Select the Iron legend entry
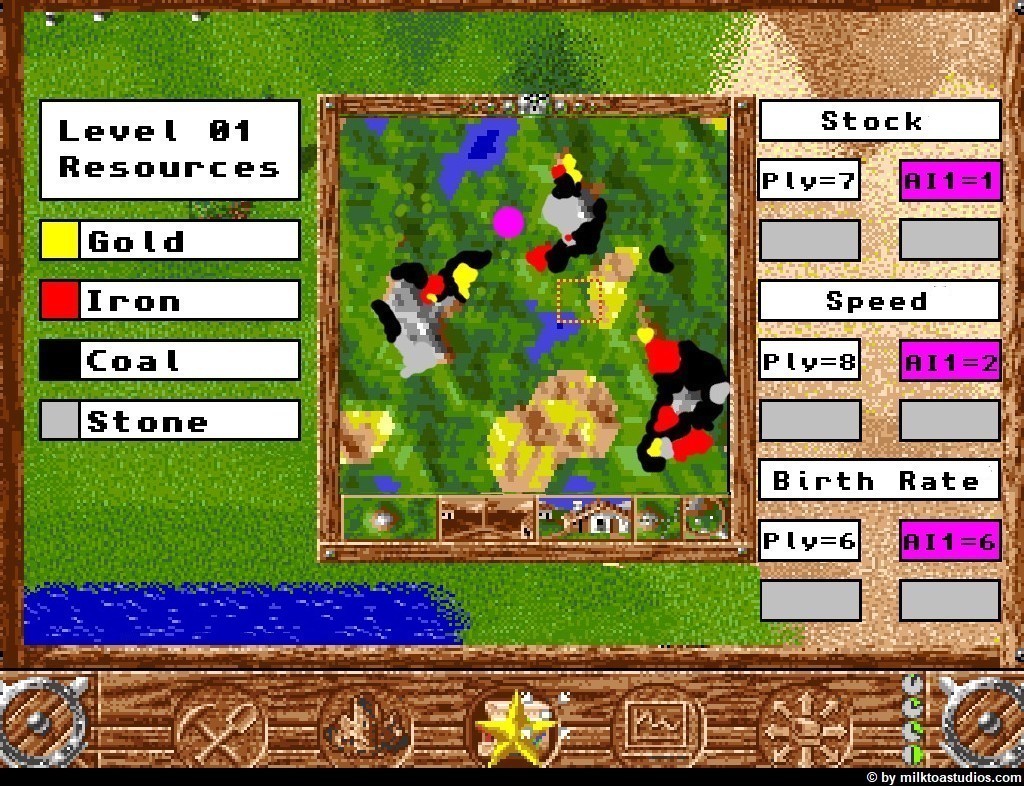This screenshot has width=1024, height=786. click(x=170, y=301)
